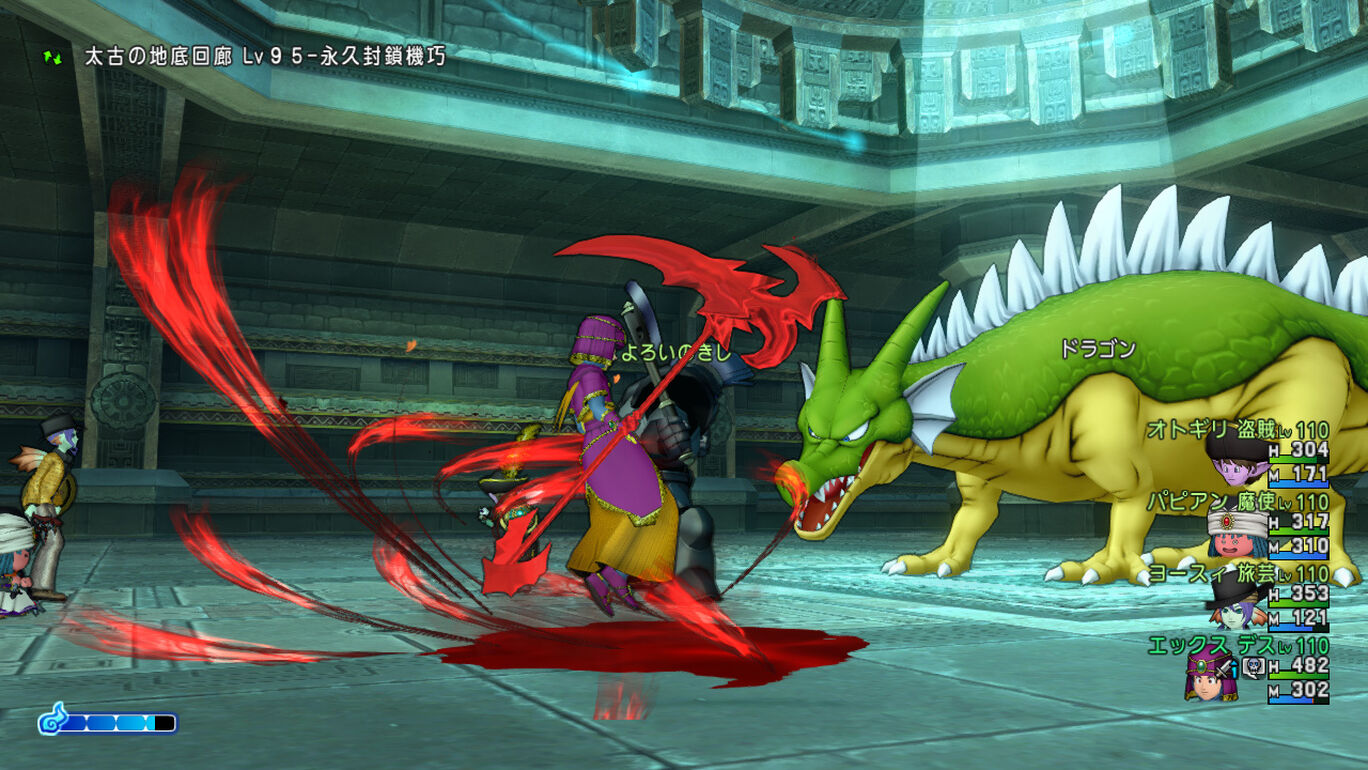Select party member オトギリ's portrait

1235,459
